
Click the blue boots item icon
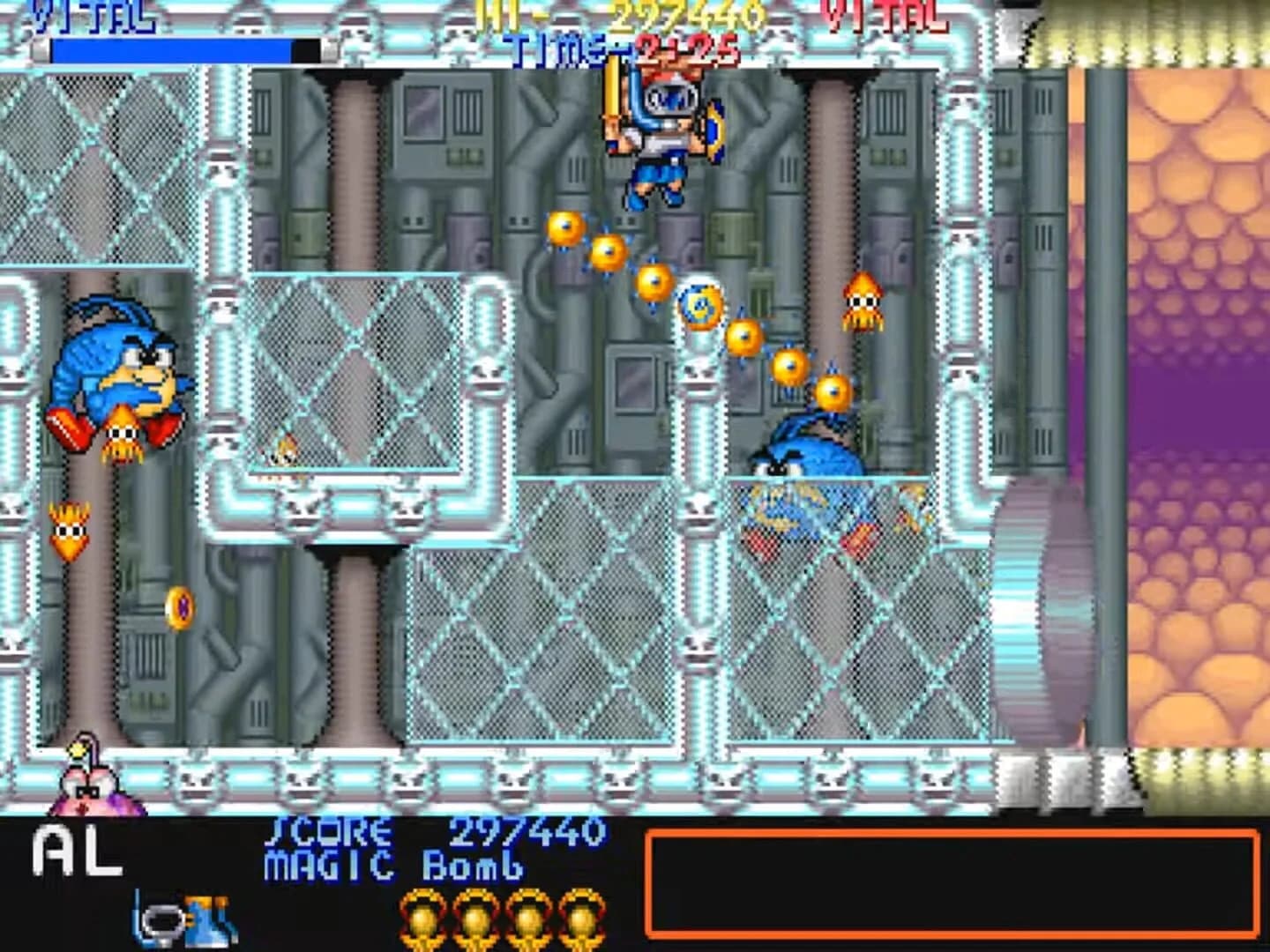pos(209,919)
